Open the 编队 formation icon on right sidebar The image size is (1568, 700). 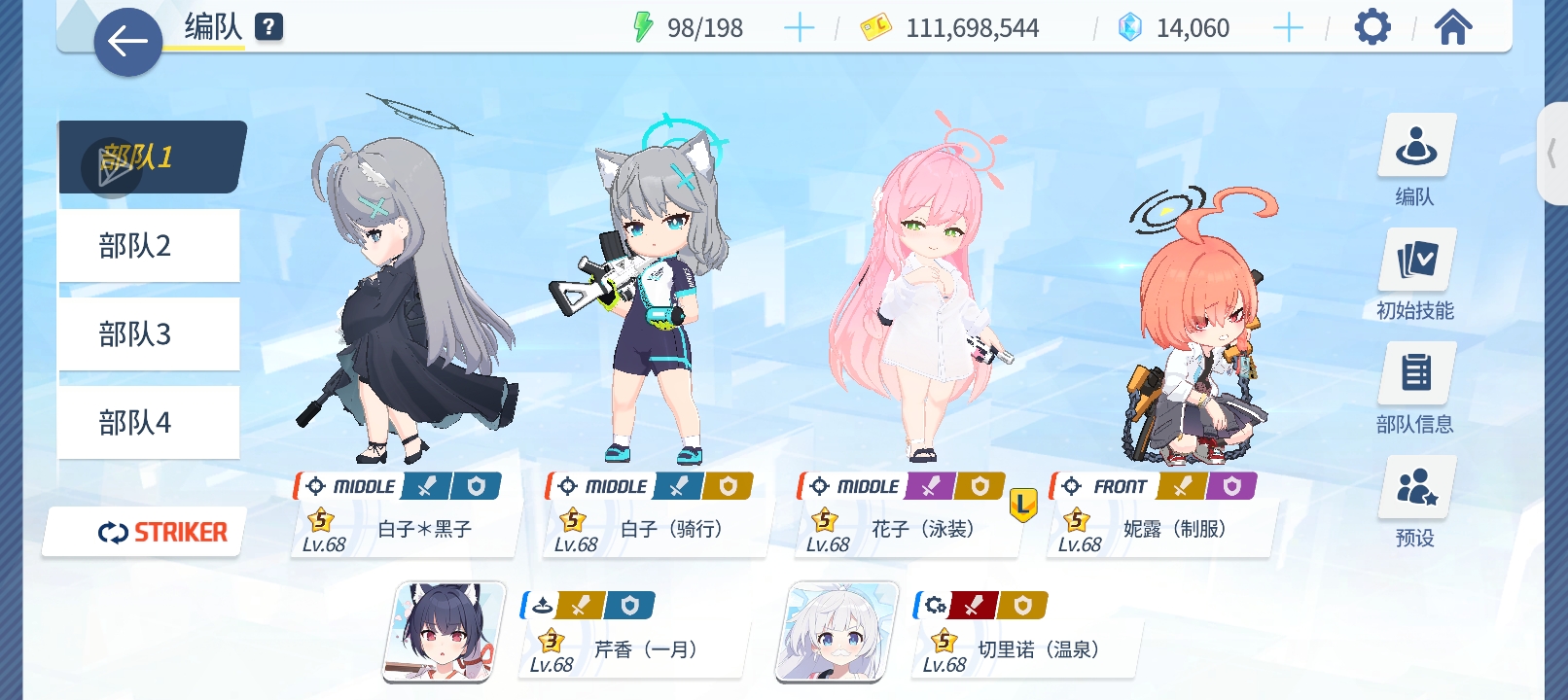pyautogui.click(x=1416, y=146)
